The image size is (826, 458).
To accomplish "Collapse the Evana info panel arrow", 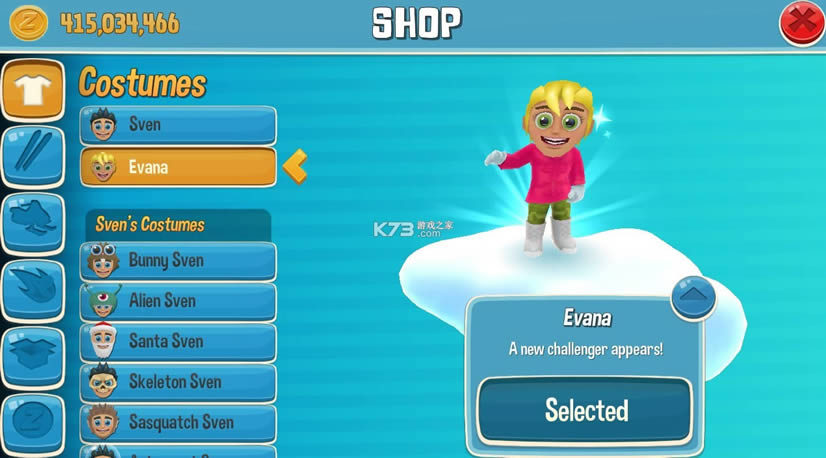I will [692, 297].
